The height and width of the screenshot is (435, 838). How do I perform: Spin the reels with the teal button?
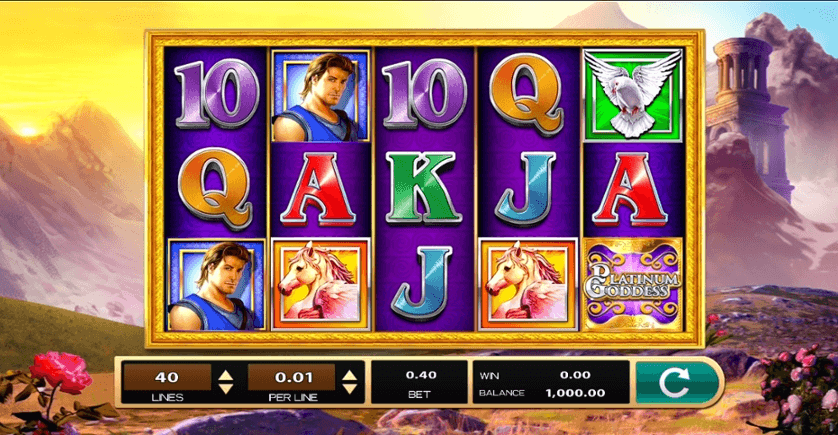(678, 381)
